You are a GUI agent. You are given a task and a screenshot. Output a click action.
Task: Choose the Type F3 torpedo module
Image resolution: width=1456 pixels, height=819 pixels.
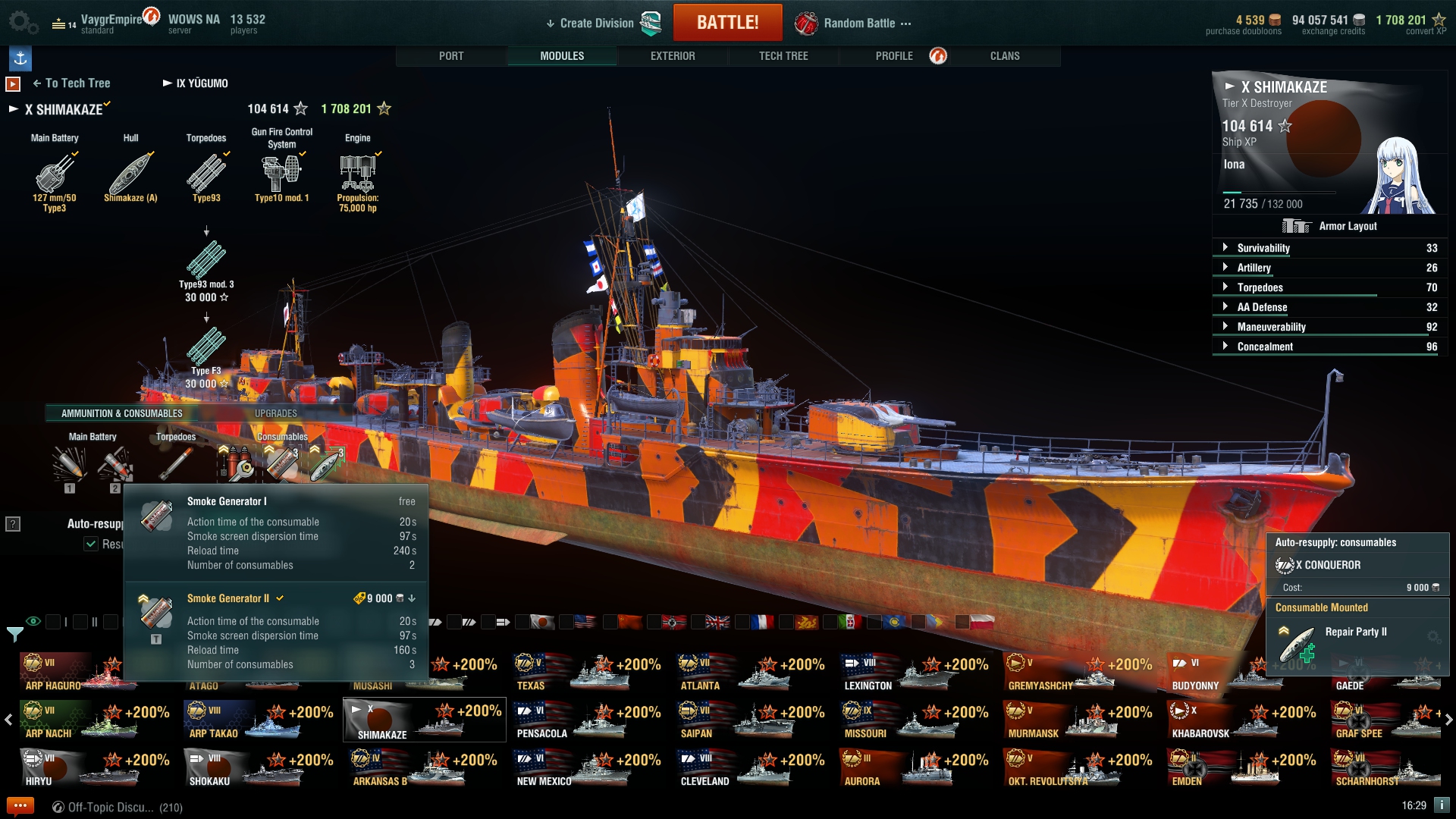click(x=206, y=347)
